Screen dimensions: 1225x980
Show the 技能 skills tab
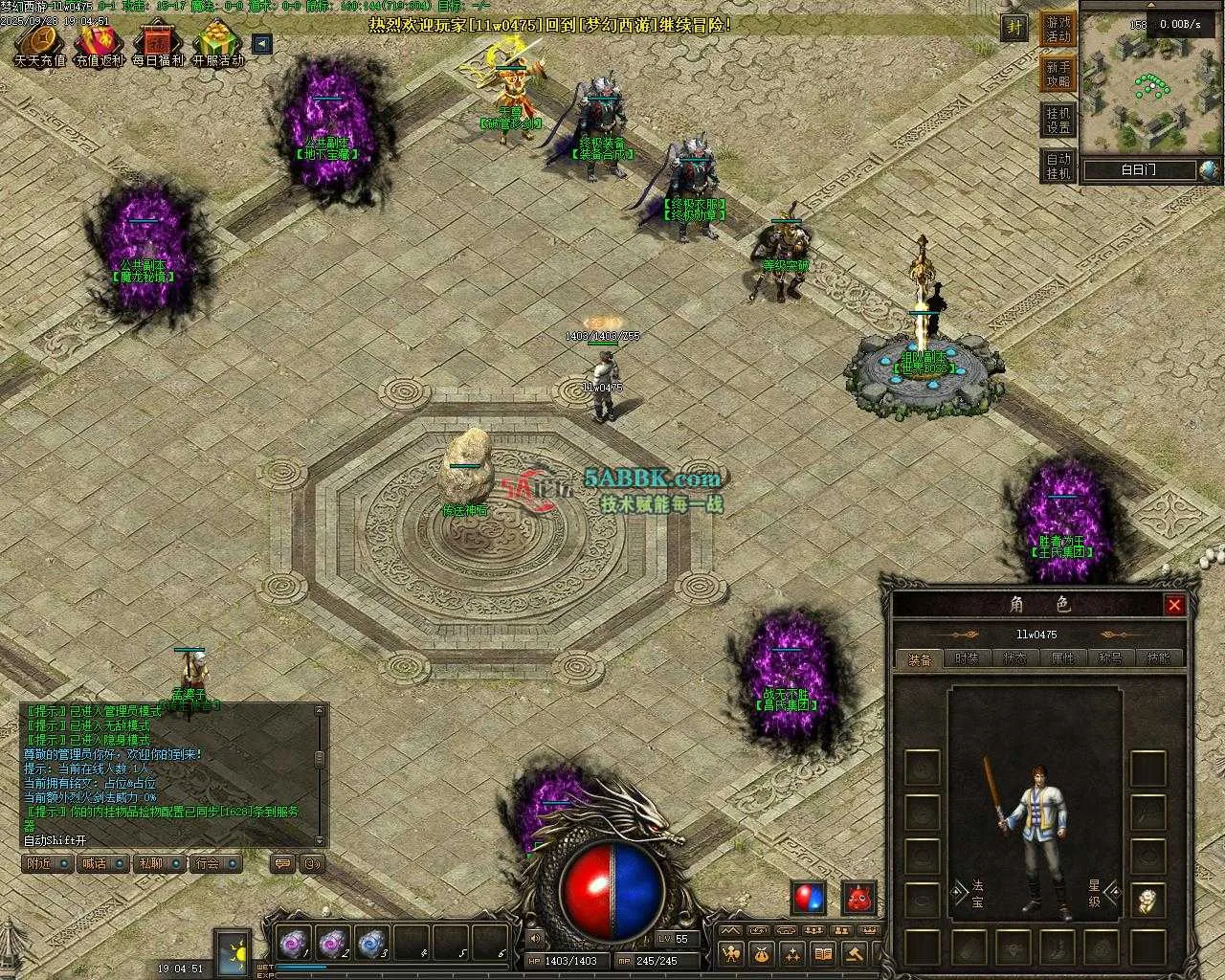pos(1159,658)
